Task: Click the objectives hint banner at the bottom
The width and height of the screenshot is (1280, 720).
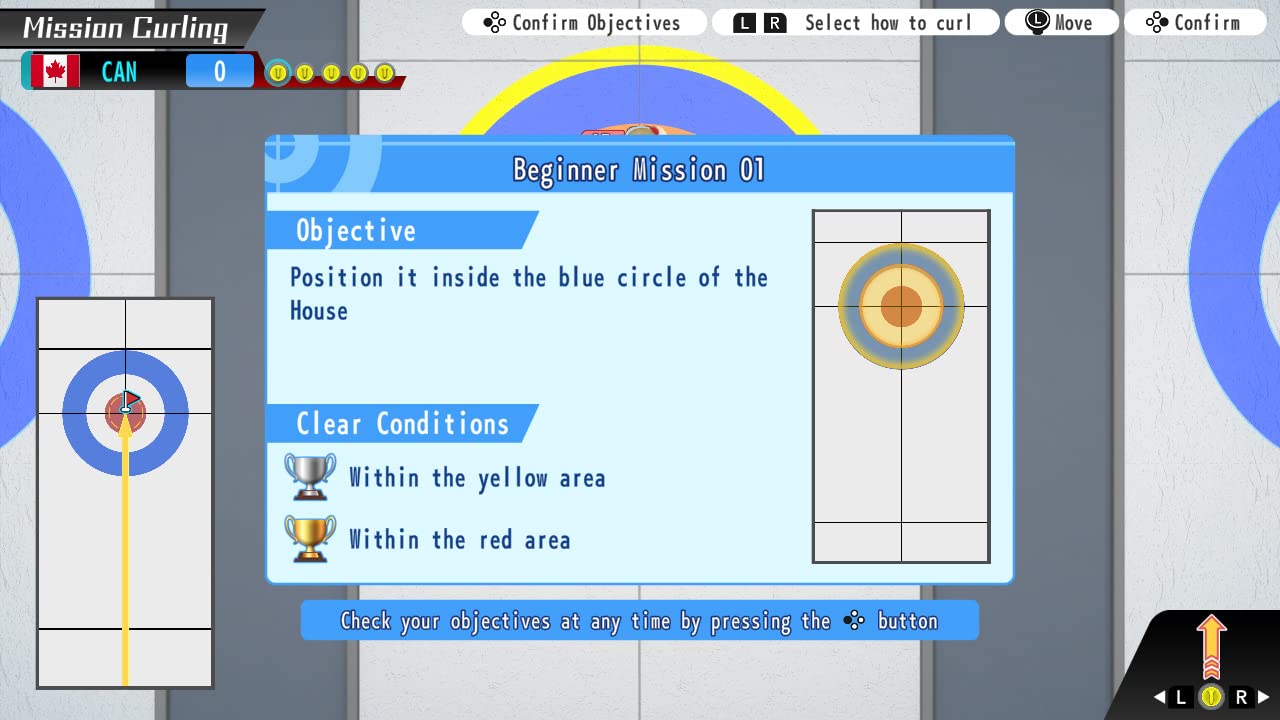Action: click(x=639, y=621)
